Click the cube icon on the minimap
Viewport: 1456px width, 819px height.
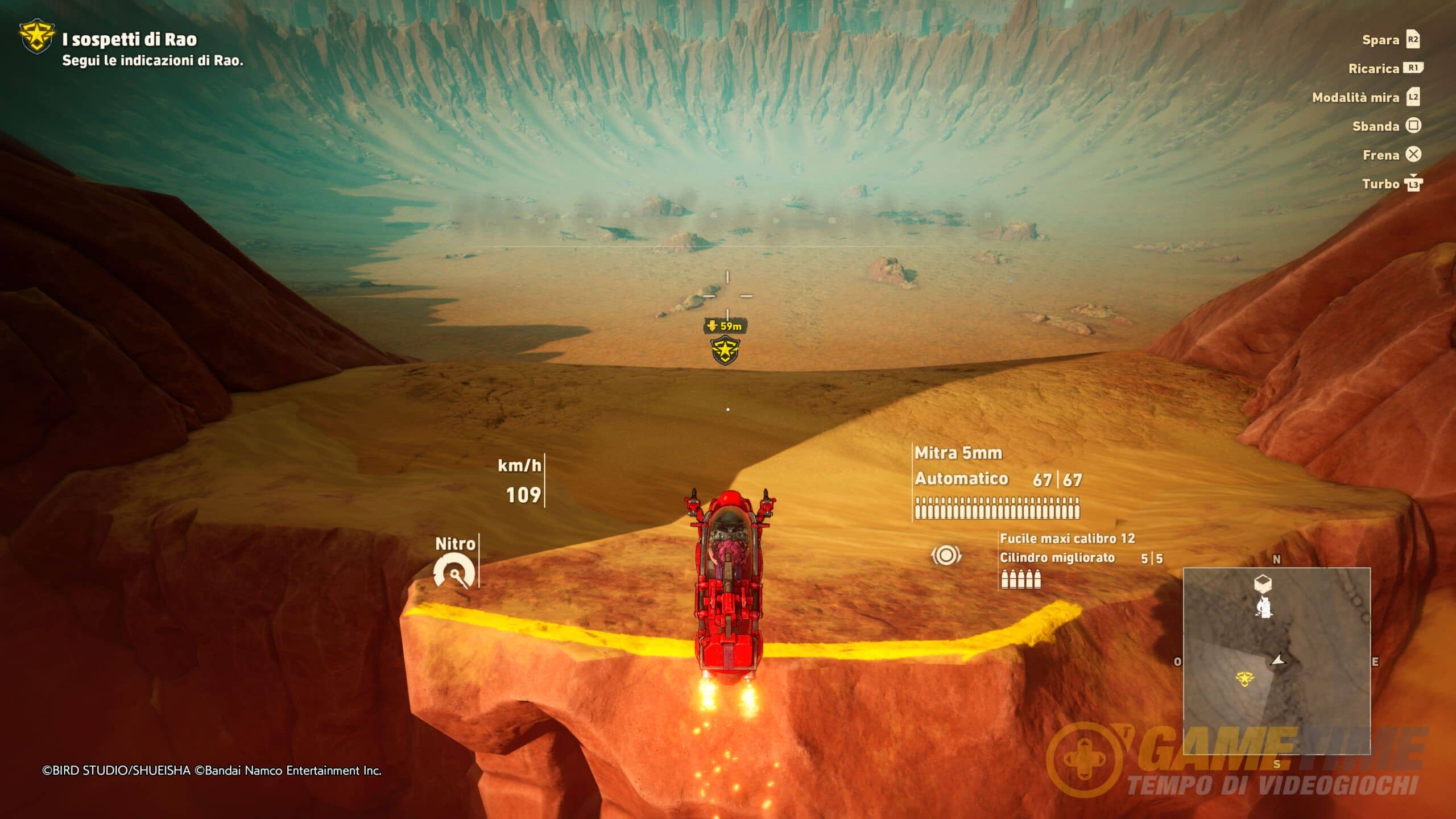point(1263,583)
